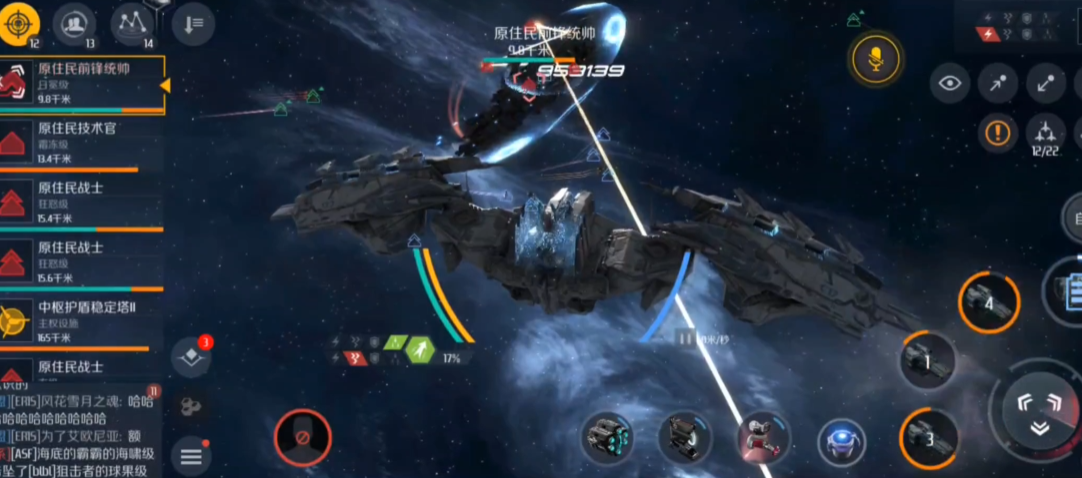Screen dimensions: 1082x478
Task: Choose the 原住民技术官 overview row
Action: click(x=82, y=143)
